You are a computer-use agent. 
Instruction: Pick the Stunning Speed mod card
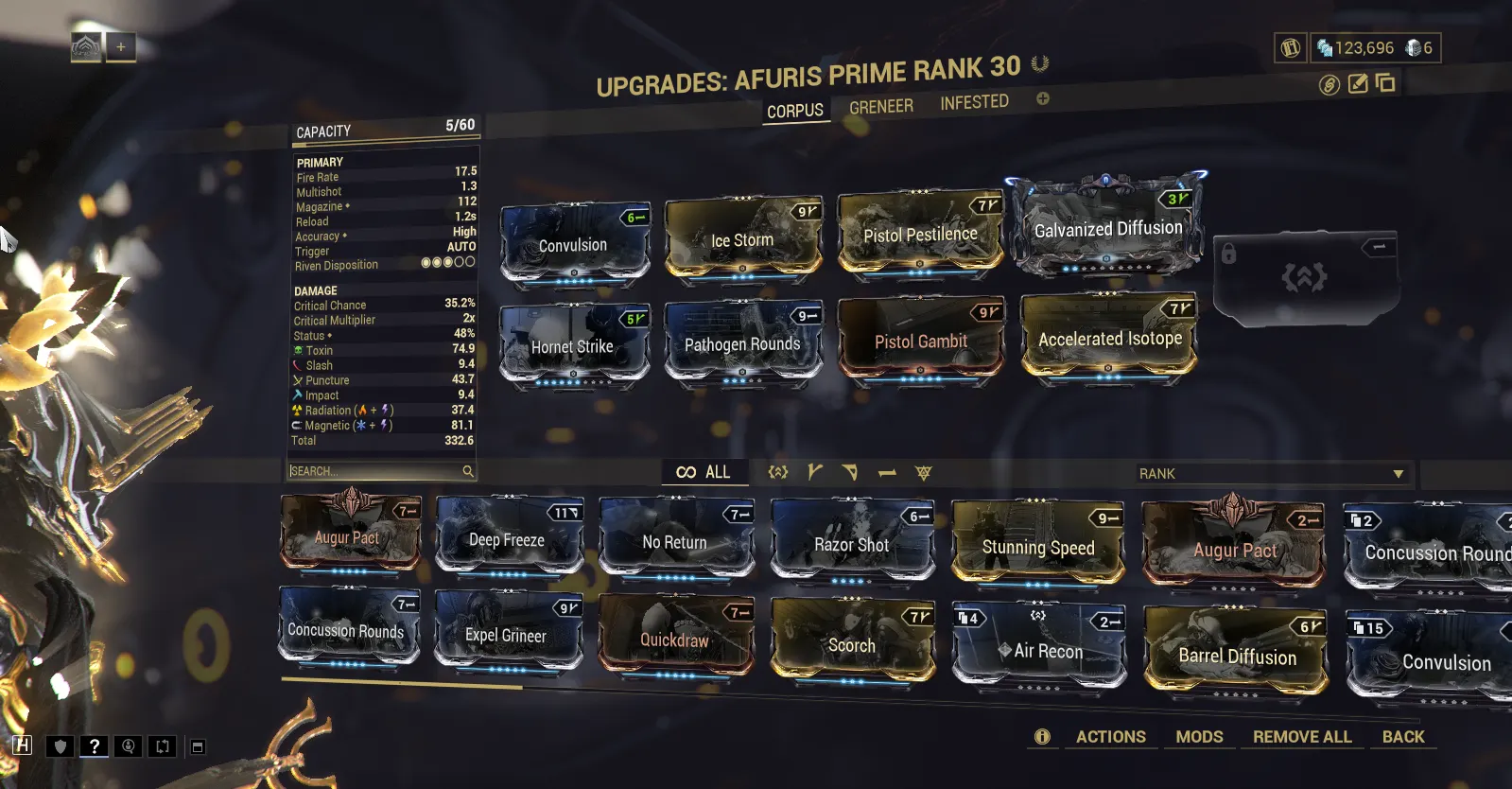click(x=1037, y=547)
